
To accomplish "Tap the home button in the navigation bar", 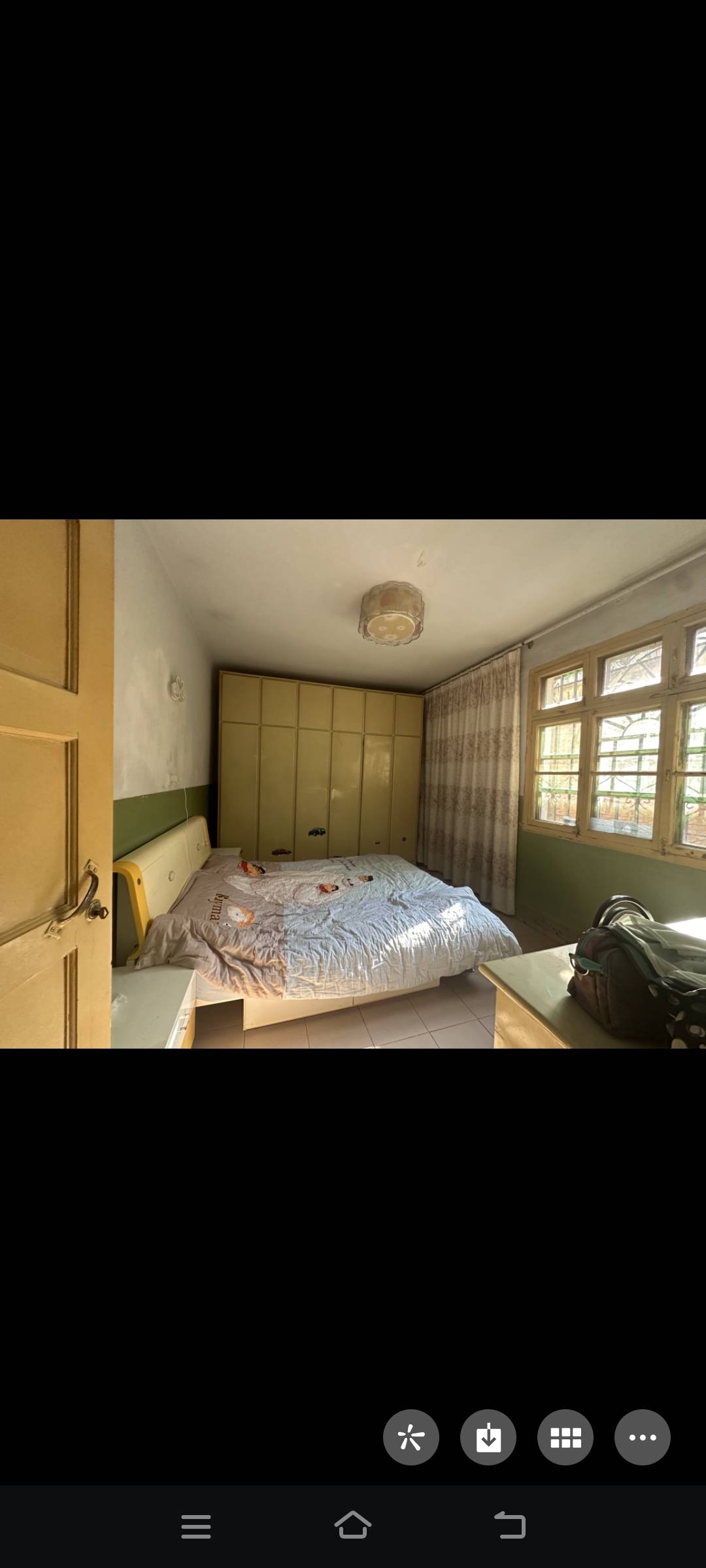I will pos(353,1525).
